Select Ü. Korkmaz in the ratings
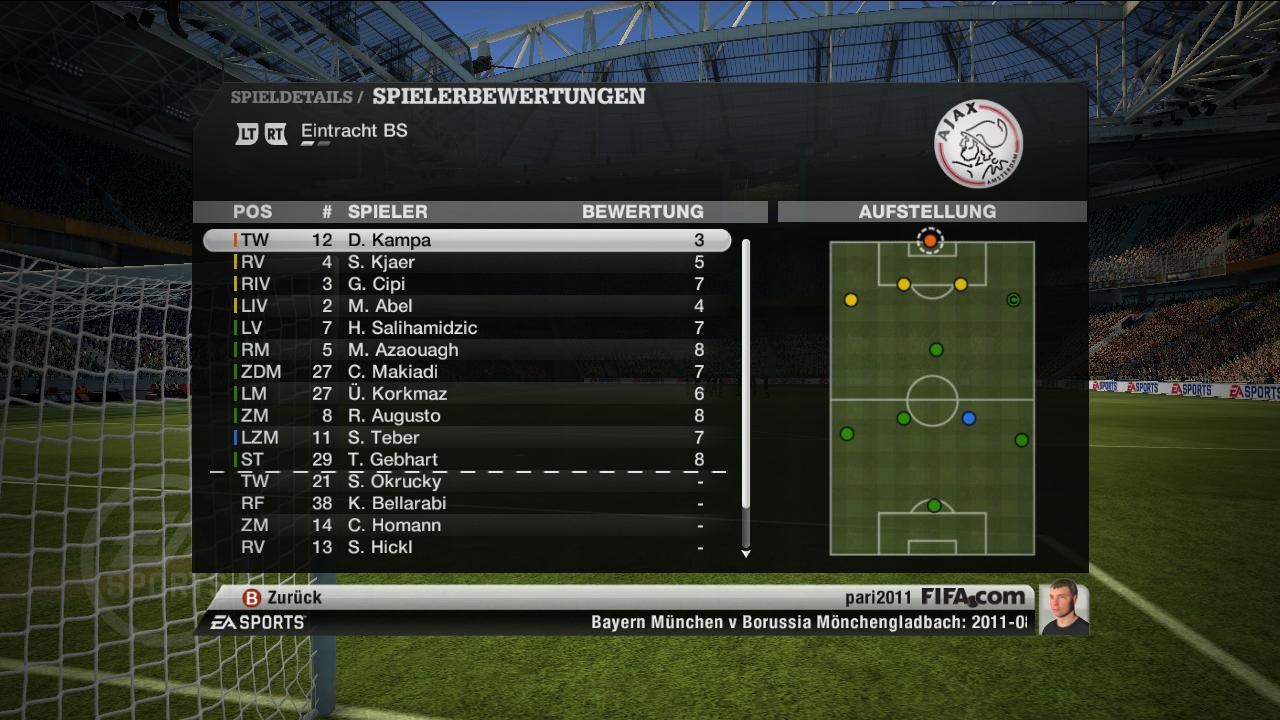 point(467,394)
